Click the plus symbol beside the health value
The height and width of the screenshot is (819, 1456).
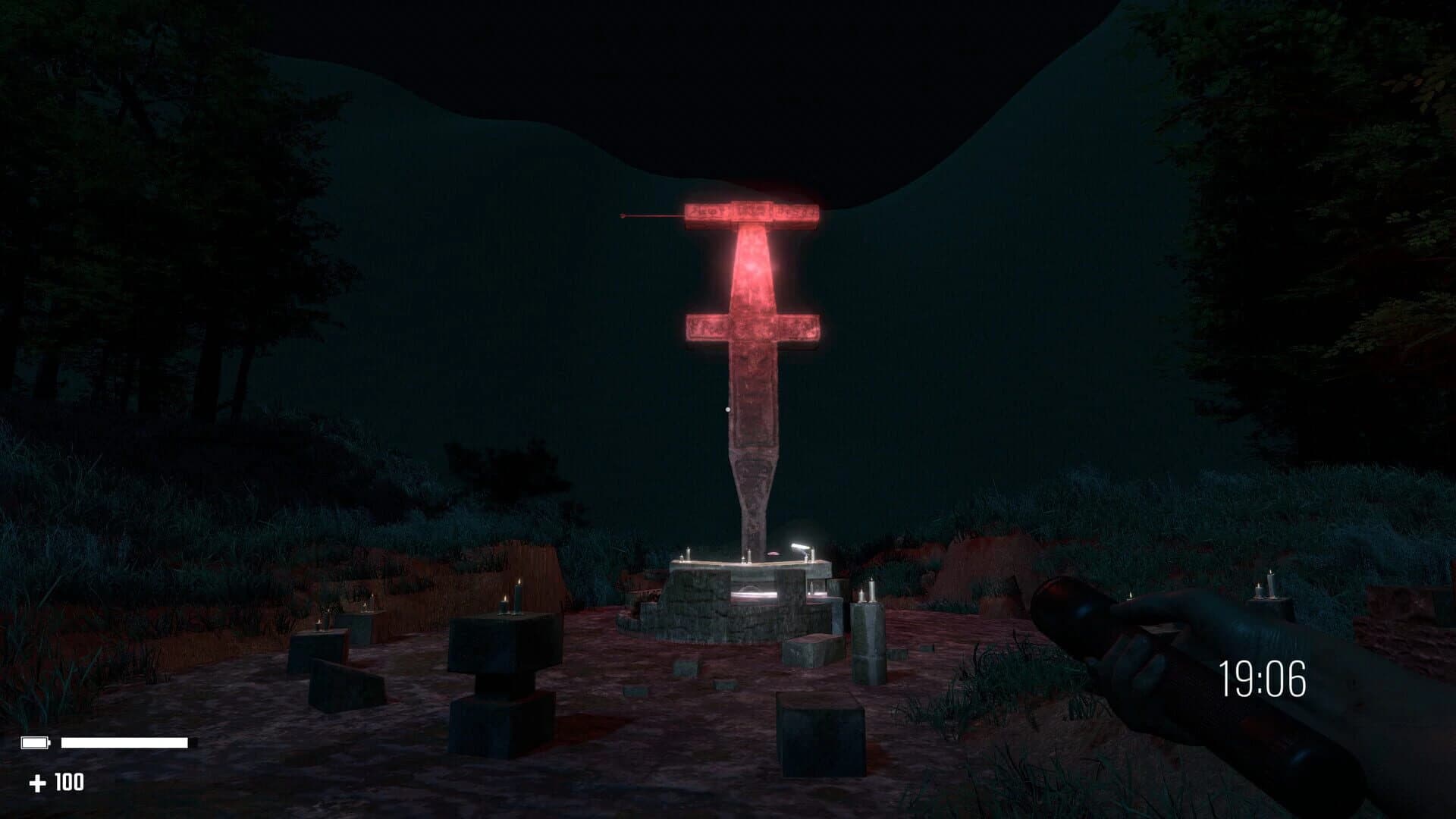37,782
